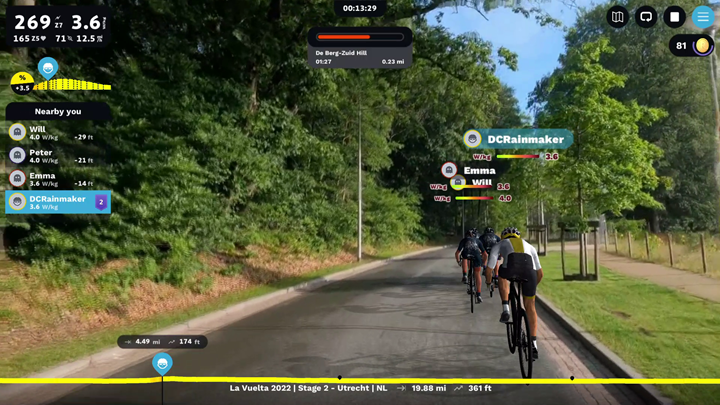This screenshot has height=405, width=720.
Task: Click the gold coin counter
Action: click(x=691, y=46)
